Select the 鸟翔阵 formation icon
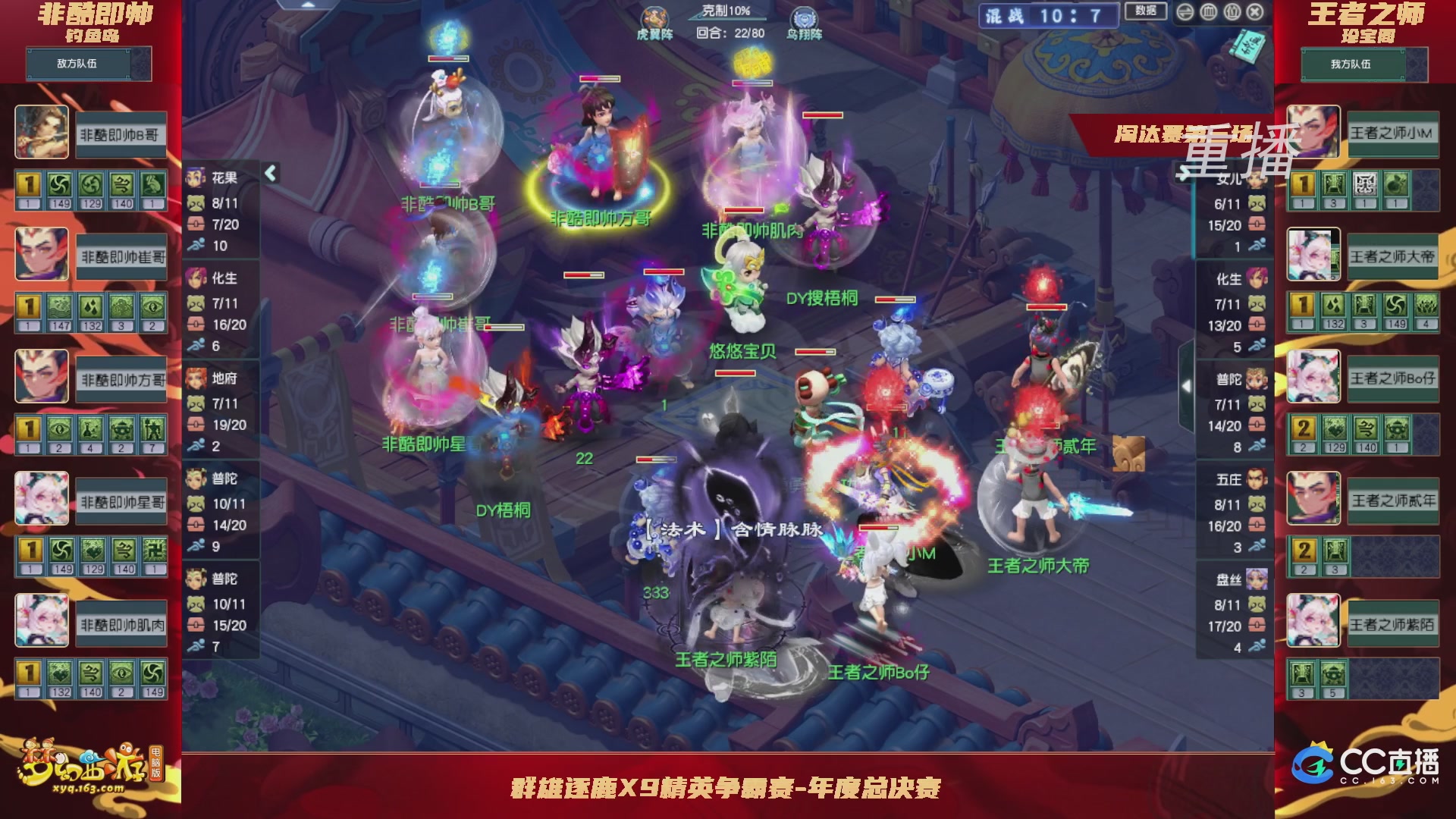Screen dimensions: 1456x819 (x=804, y=15)
